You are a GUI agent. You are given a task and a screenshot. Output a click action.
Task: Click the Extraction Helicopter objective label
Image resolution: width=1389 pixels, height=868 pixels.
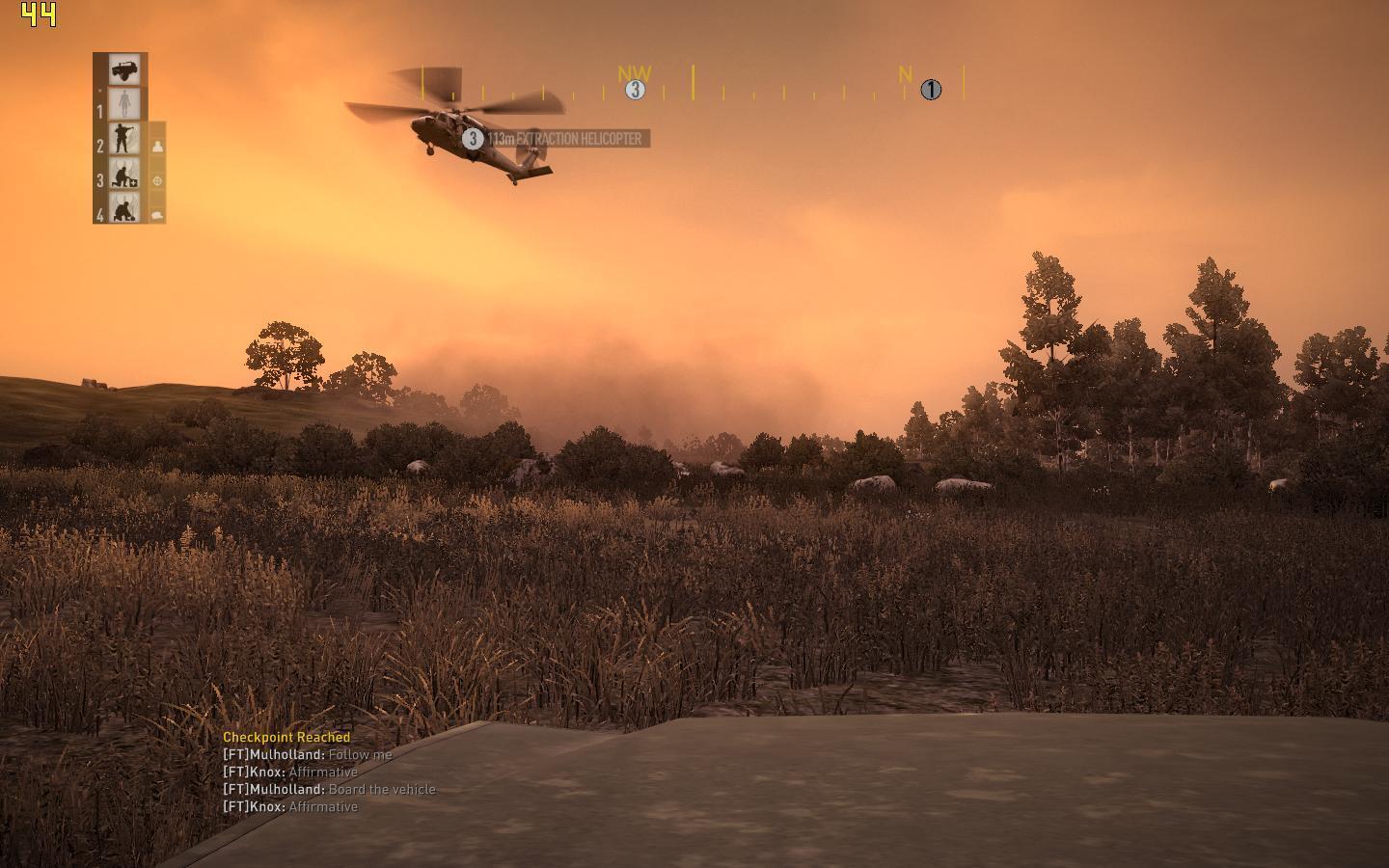pyautogui.click(x=563, y=139)
